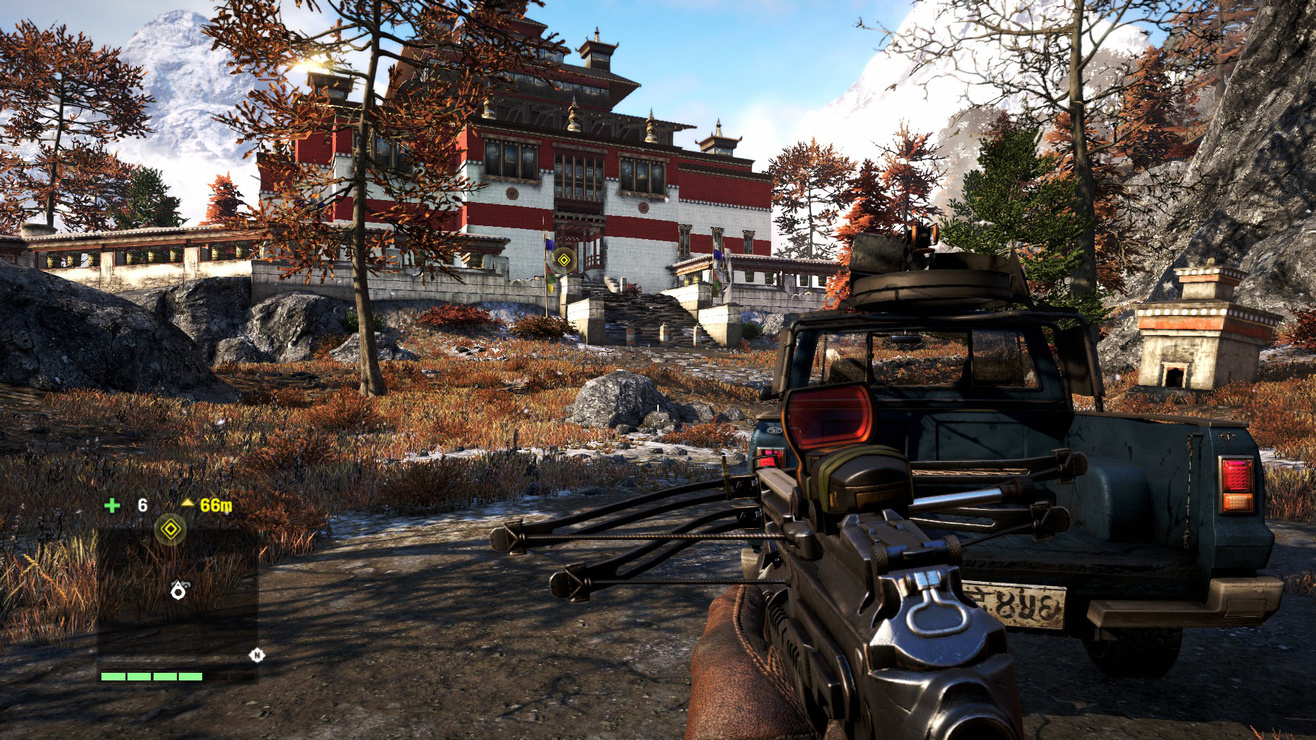
Task: Click the blue prayer flag by the stairs
Action: [x=549, y=243]
